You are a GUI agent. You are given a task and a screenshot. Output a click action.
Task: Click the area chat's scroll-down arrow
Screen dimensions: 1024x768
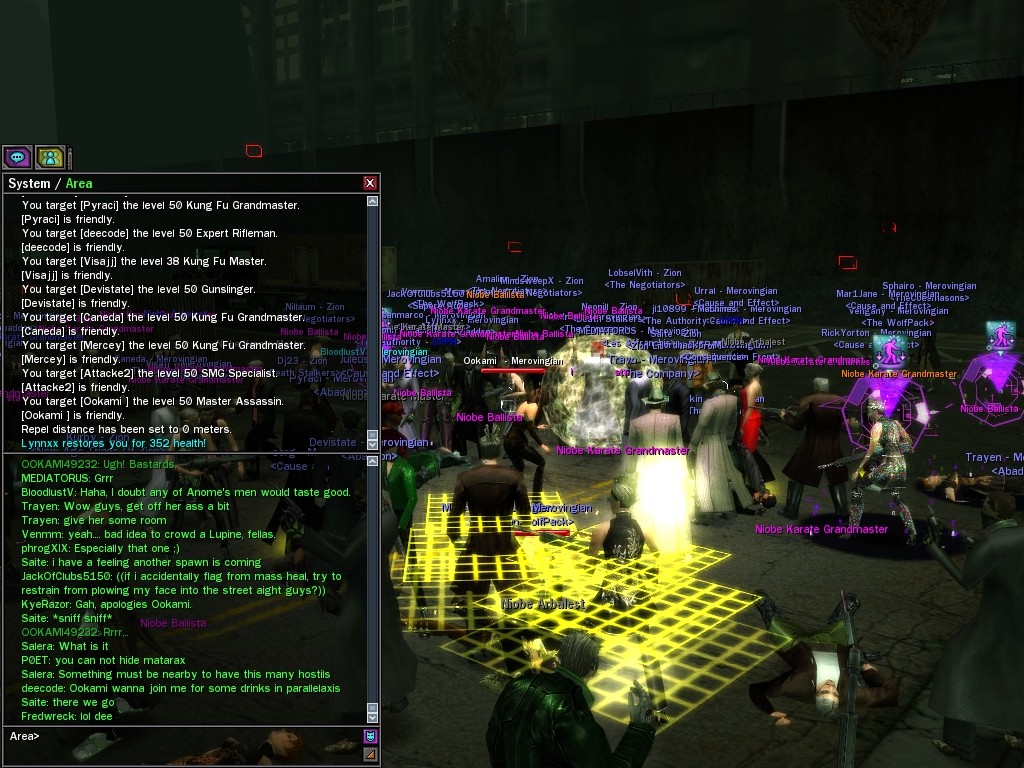click(373, 717)
